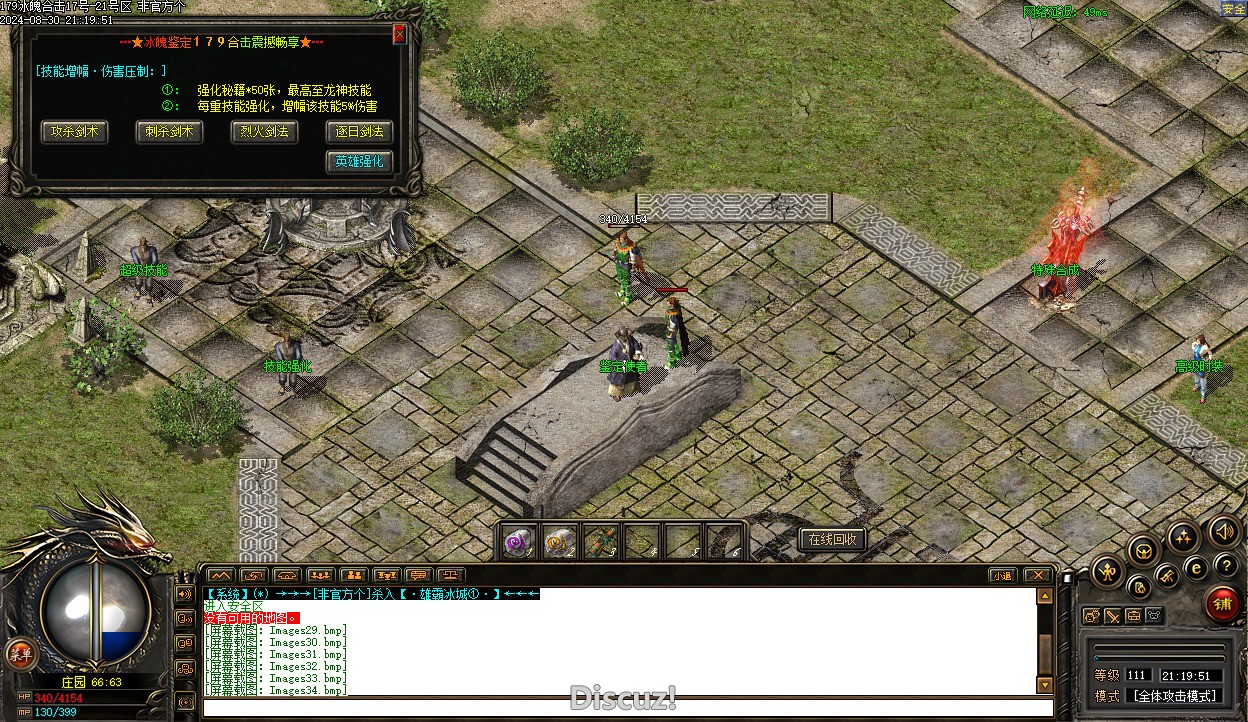Open the round red 菜单 menu button
The width and height of the screenshot is (1248, 722).
[x=19, y=654]
